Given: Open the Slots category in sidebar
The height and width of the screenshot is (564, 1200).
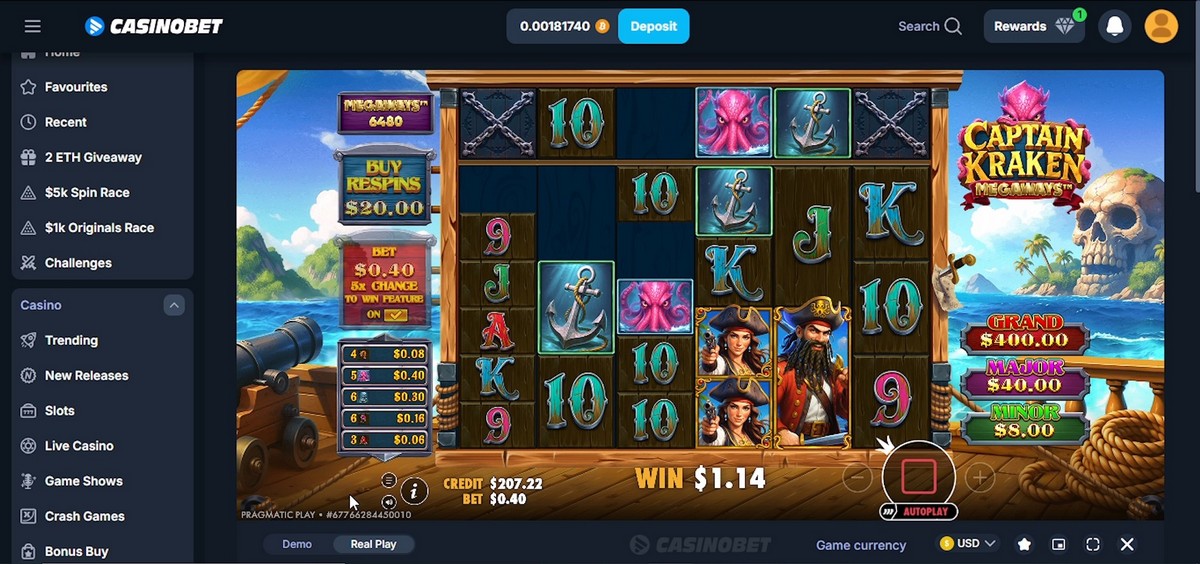Looking at the screenshot, I should pyautogui.click(x=60, y=410).
